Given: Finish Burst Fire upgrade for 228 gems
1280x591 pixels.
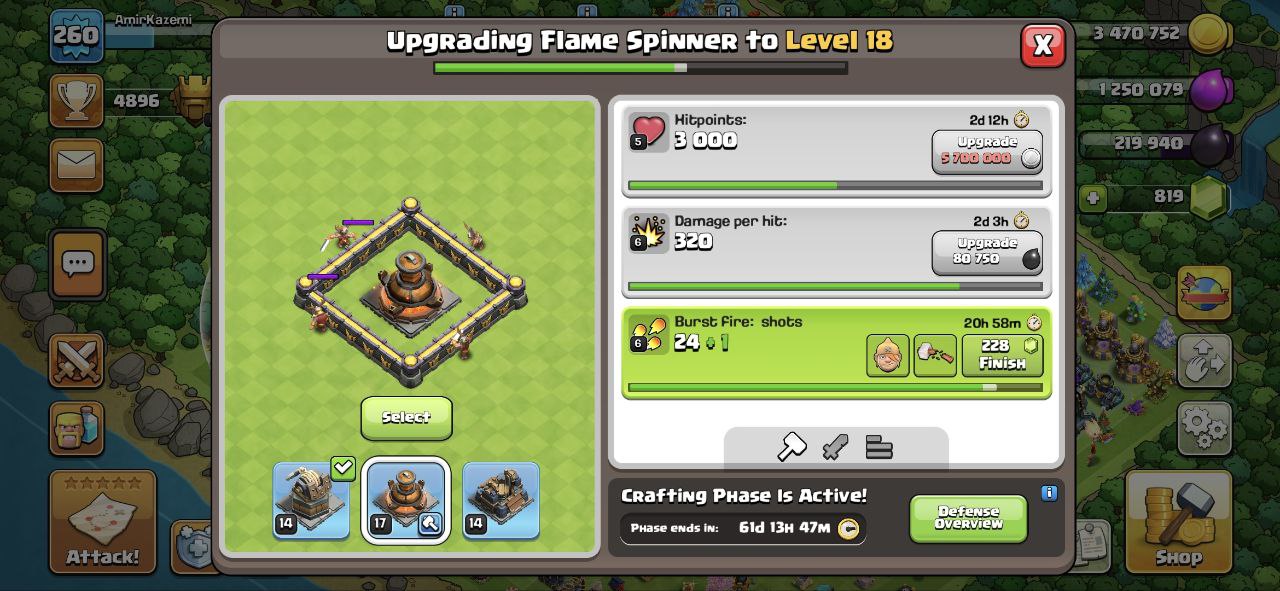Looking at the screenshot, I should tap(1002, 355).
